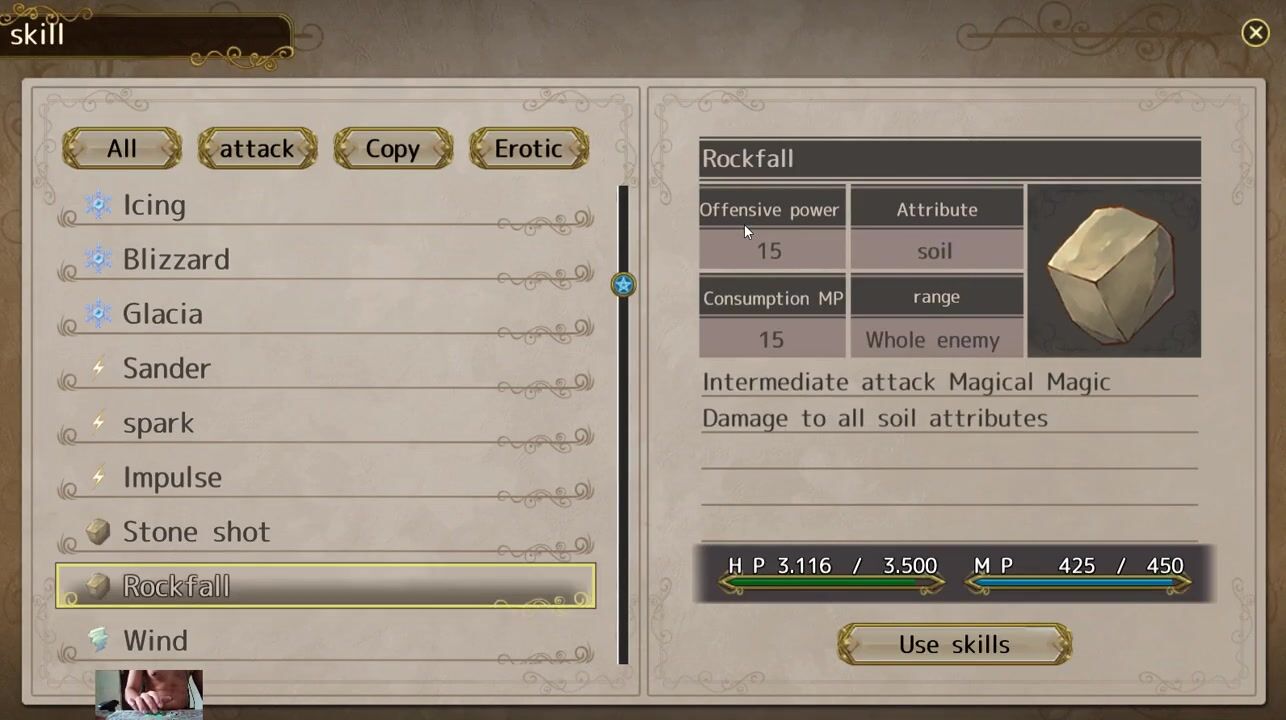The width and height of the screenshot is (1286, 720).
Task: Click the webcam overlay thumbnail
Action: click(149, 694)
